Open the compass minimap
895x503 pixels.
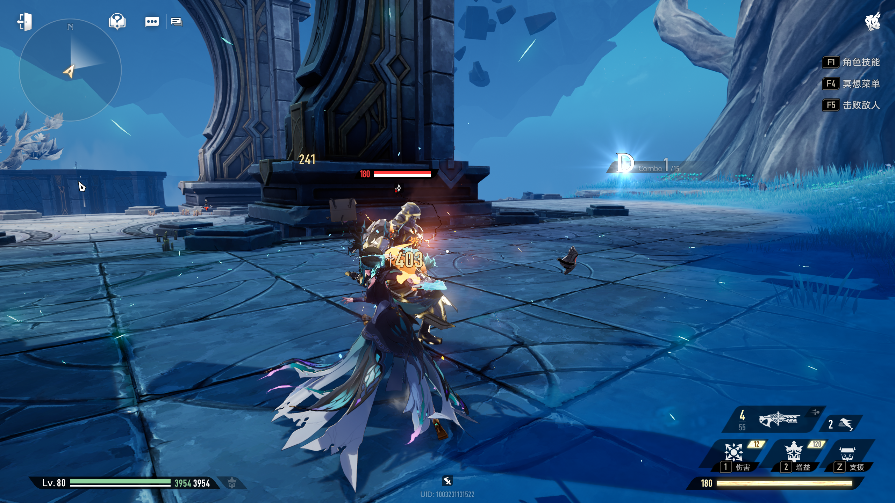pos(70,69)
